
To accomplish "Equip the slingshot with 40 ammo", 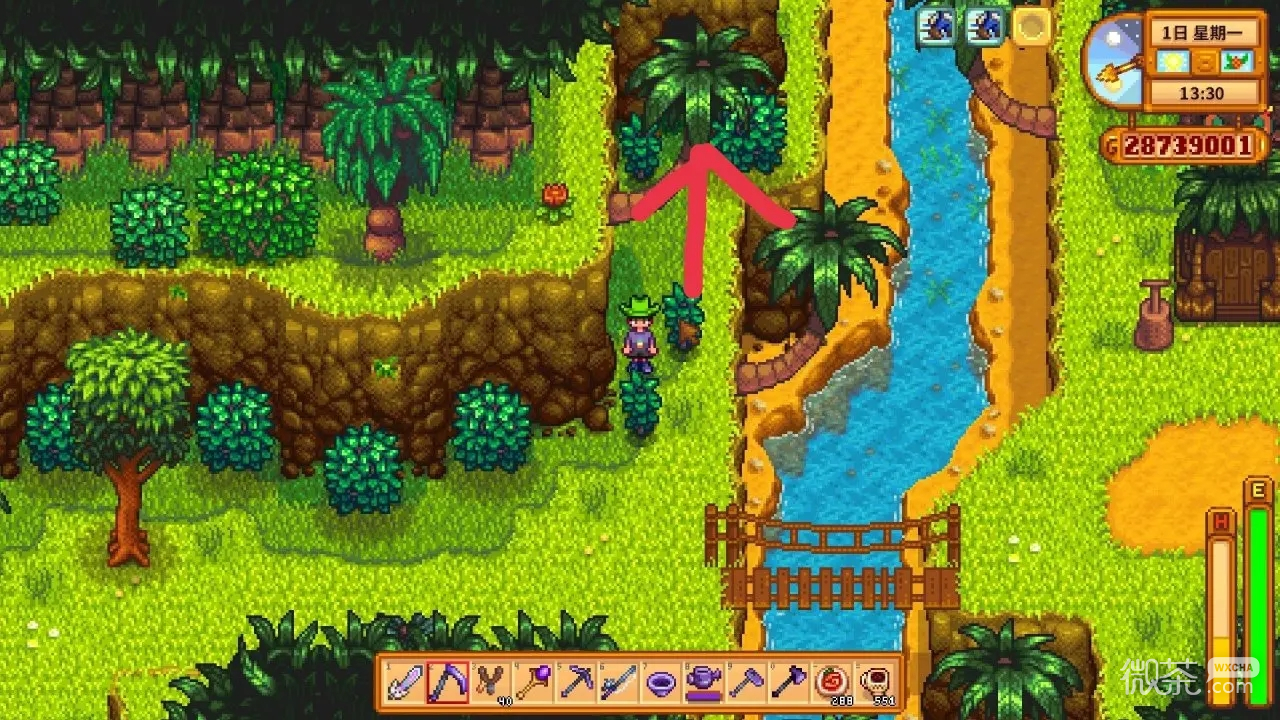I will pos(490,683).
